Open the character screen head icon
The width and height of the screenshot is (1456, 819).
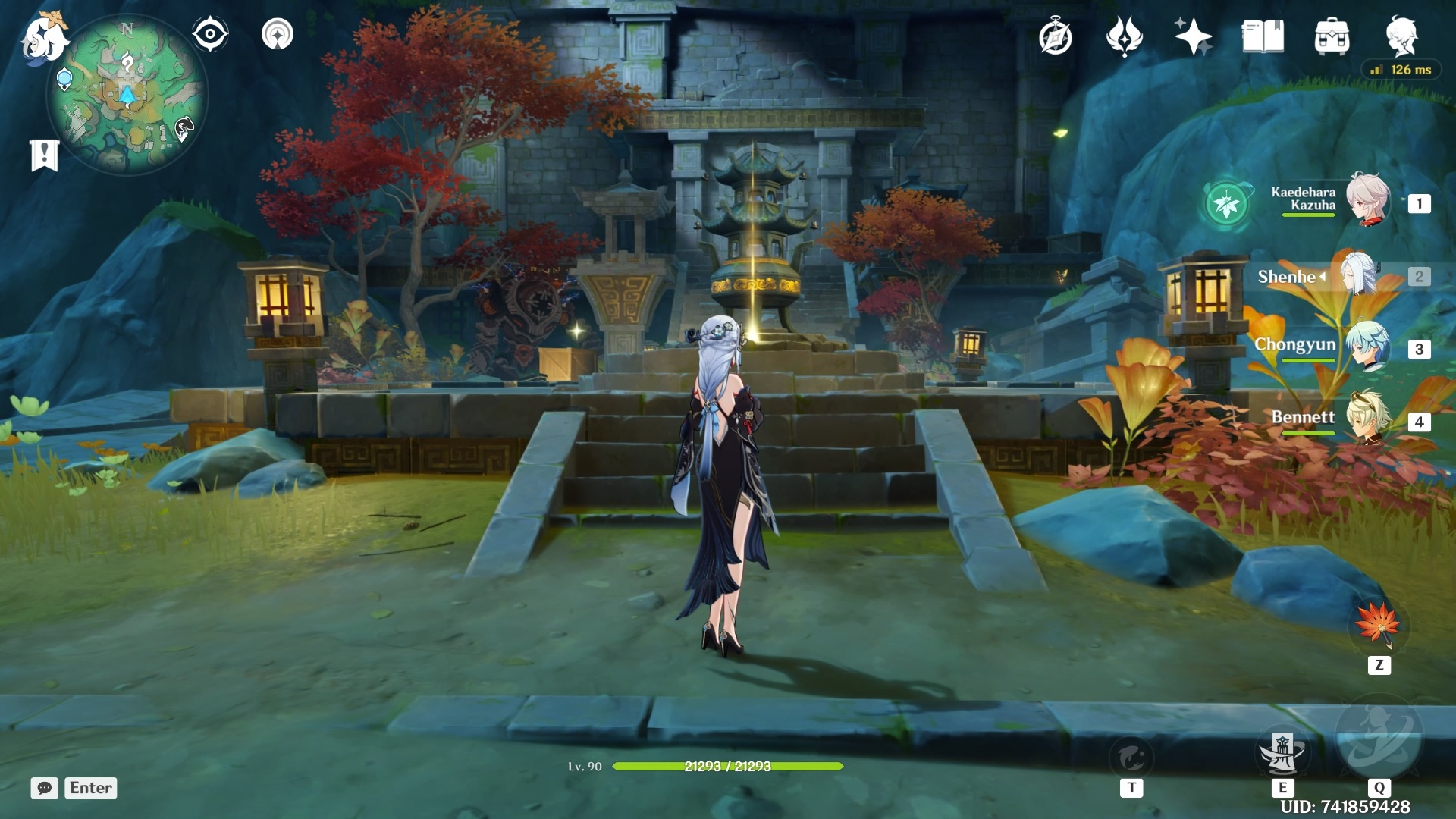1401,36
